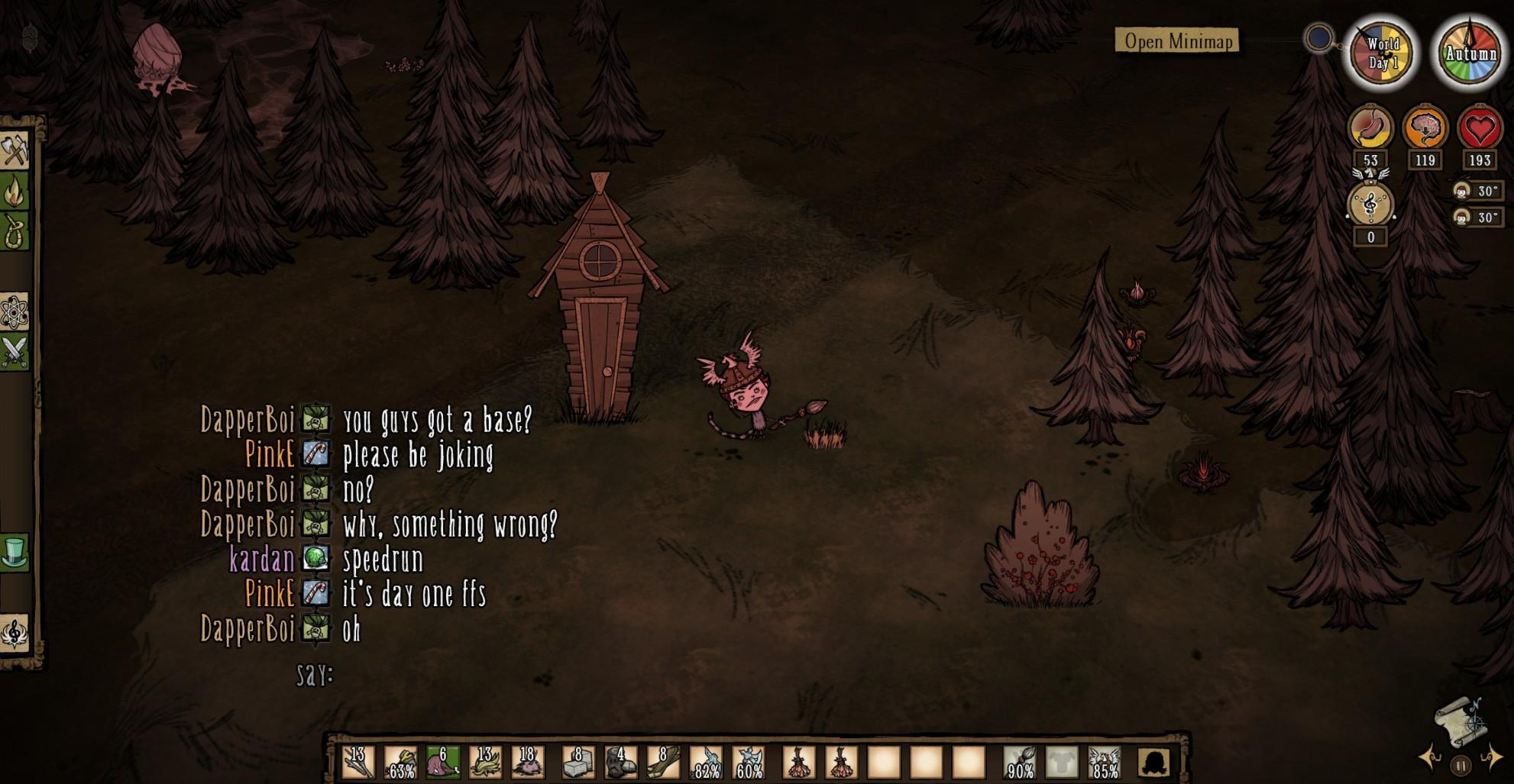Select the axe at 82% durability
The height and width of the screenshot is (784, 1514).
[x=706, y=762]
